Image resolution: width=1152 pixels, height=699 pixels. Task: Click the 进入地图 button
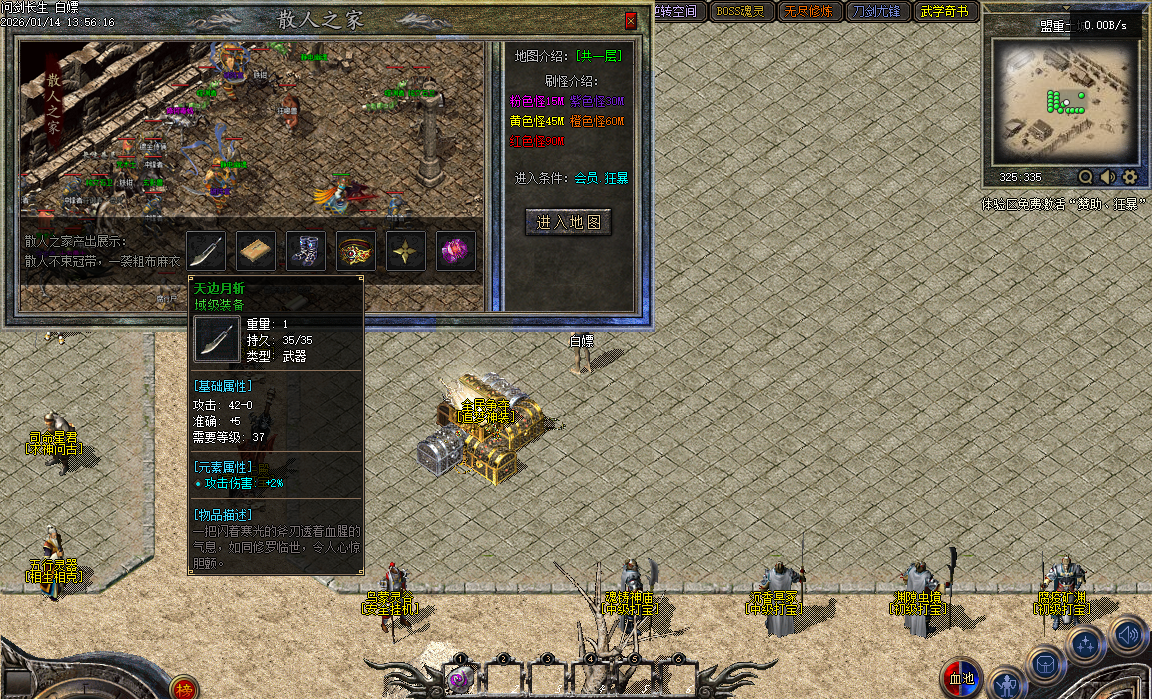tap(568, 222)
